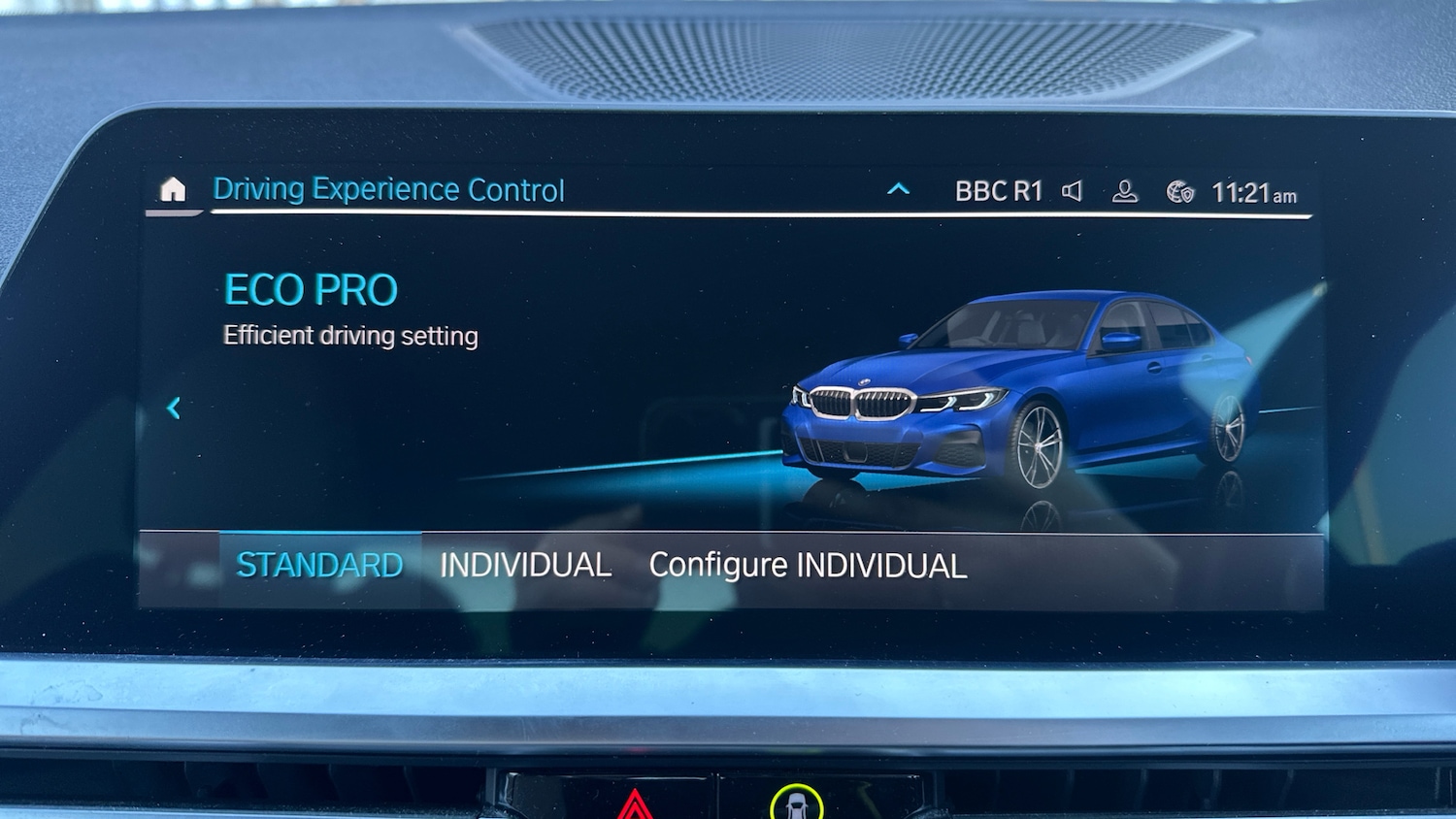Image resolution: width=1456 pixels, height=819 pixels.
Task: Select the STANDARD driving configuration
Action: 321,563
